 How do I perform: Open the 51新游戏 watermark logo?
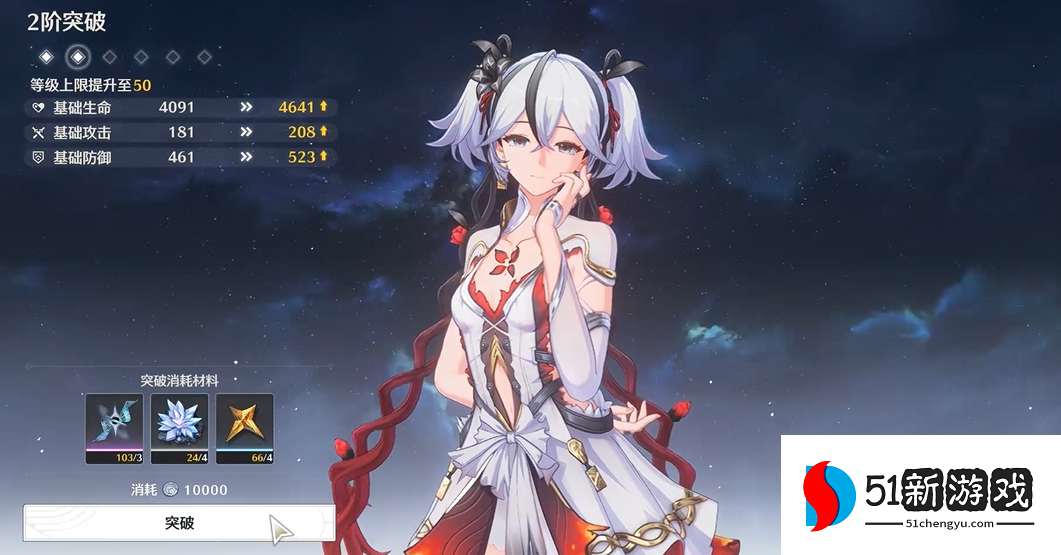pyautogui.click(x=919, y=496)
